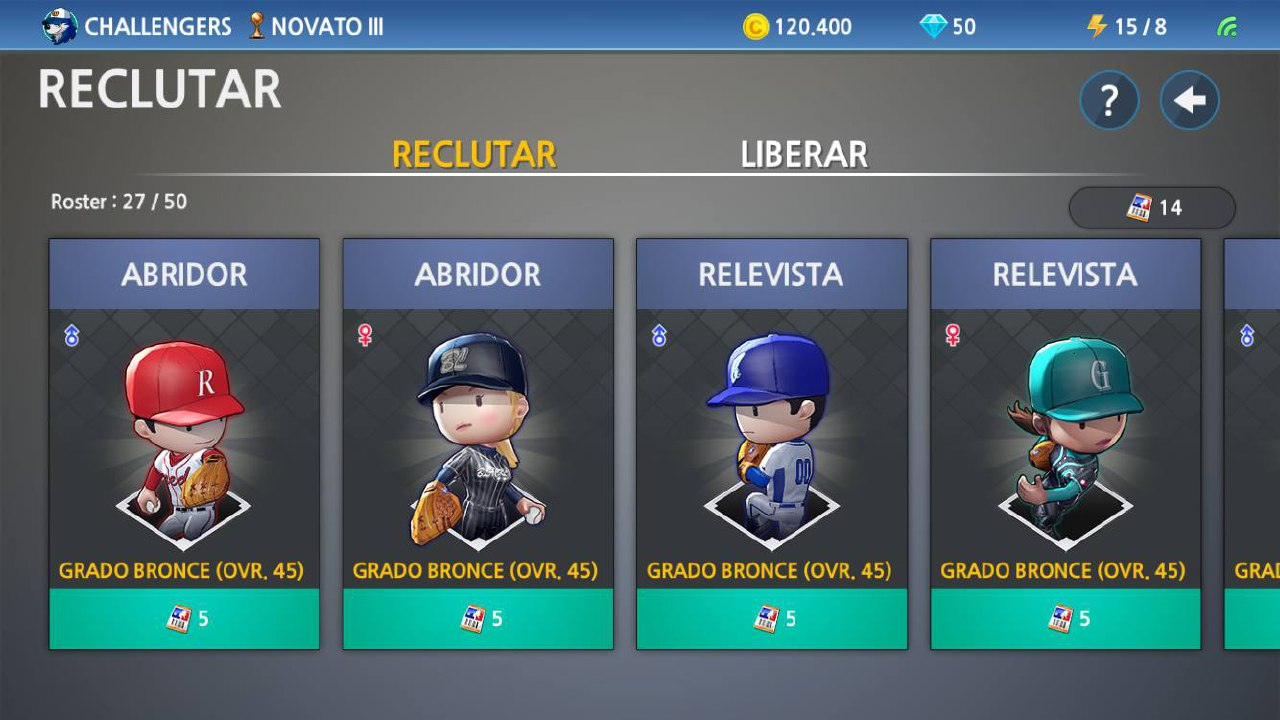
Task: Open the help question mark button
Action: 1108,99
